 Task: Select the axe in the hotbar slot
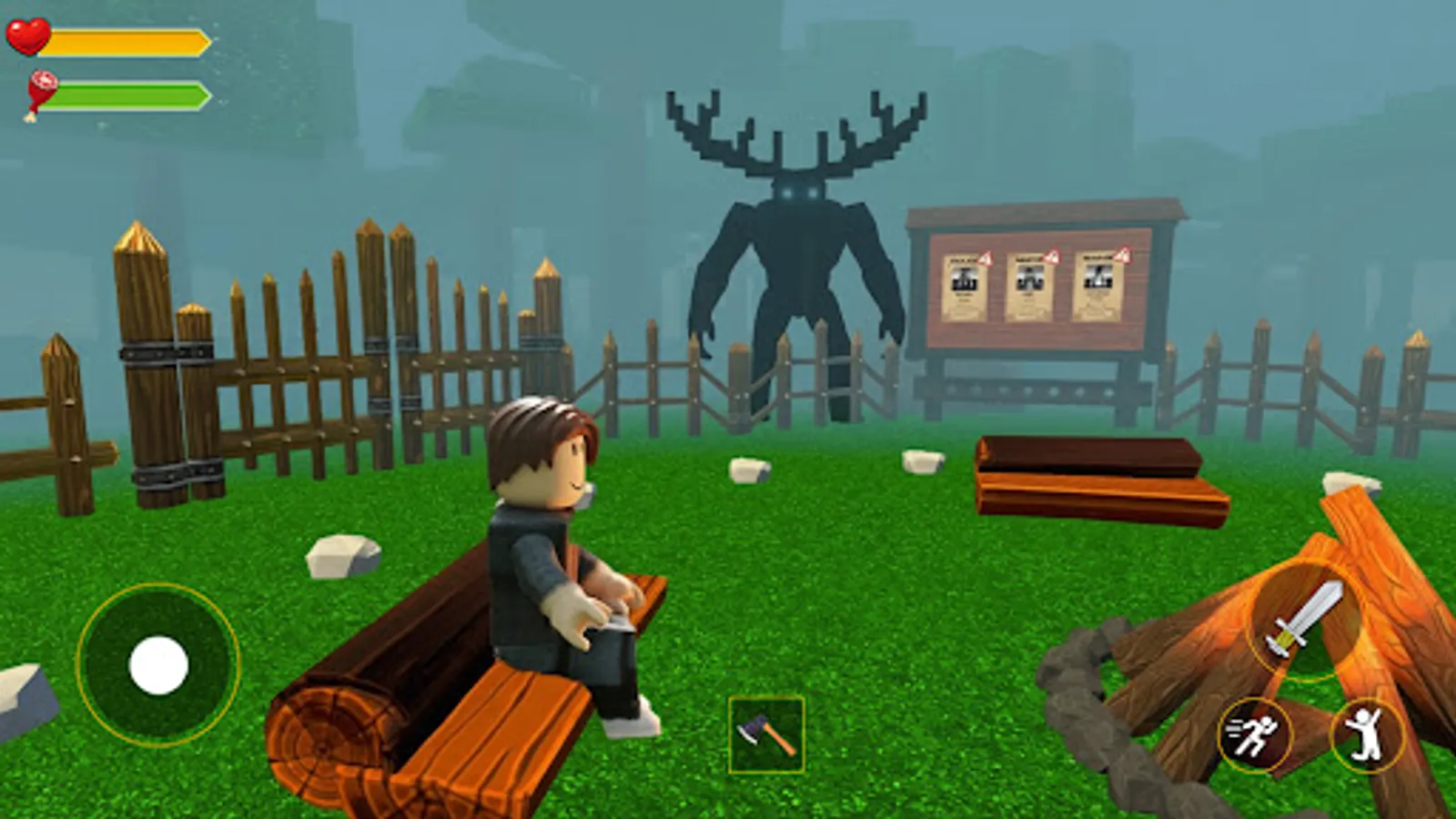click(765, 733)
